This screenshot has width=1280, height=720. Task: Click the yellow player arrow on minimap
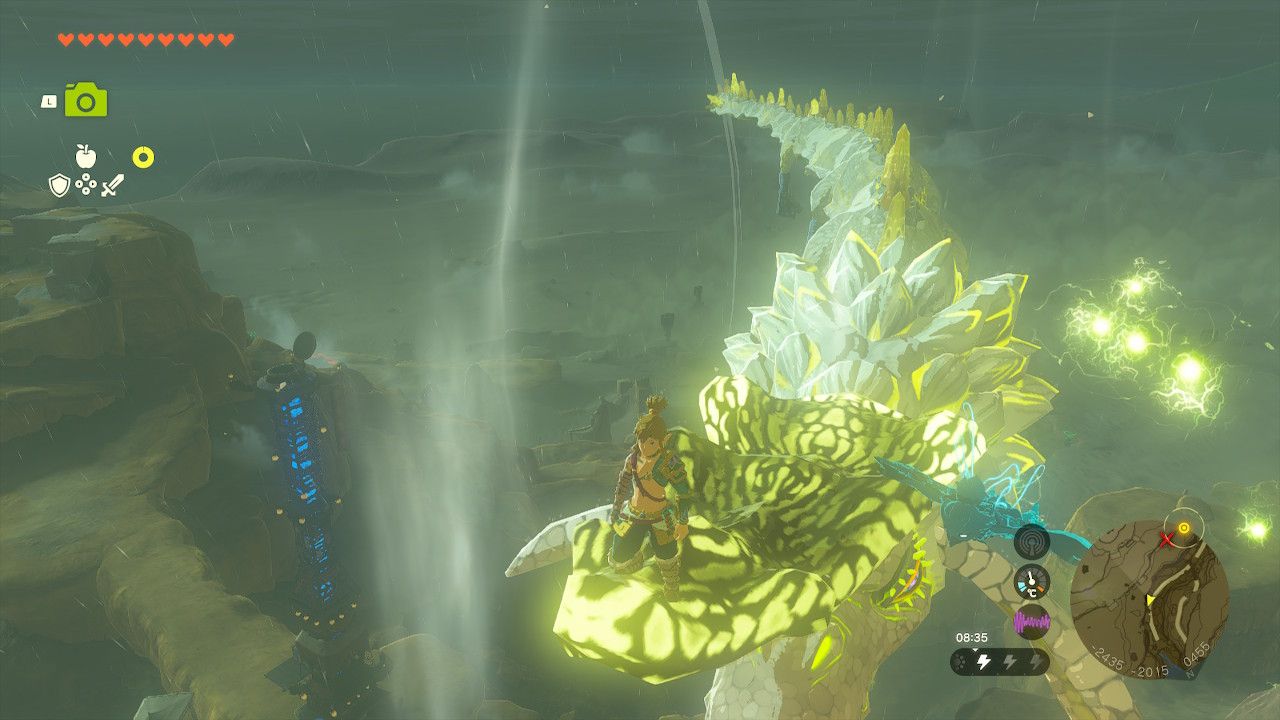1150,600
